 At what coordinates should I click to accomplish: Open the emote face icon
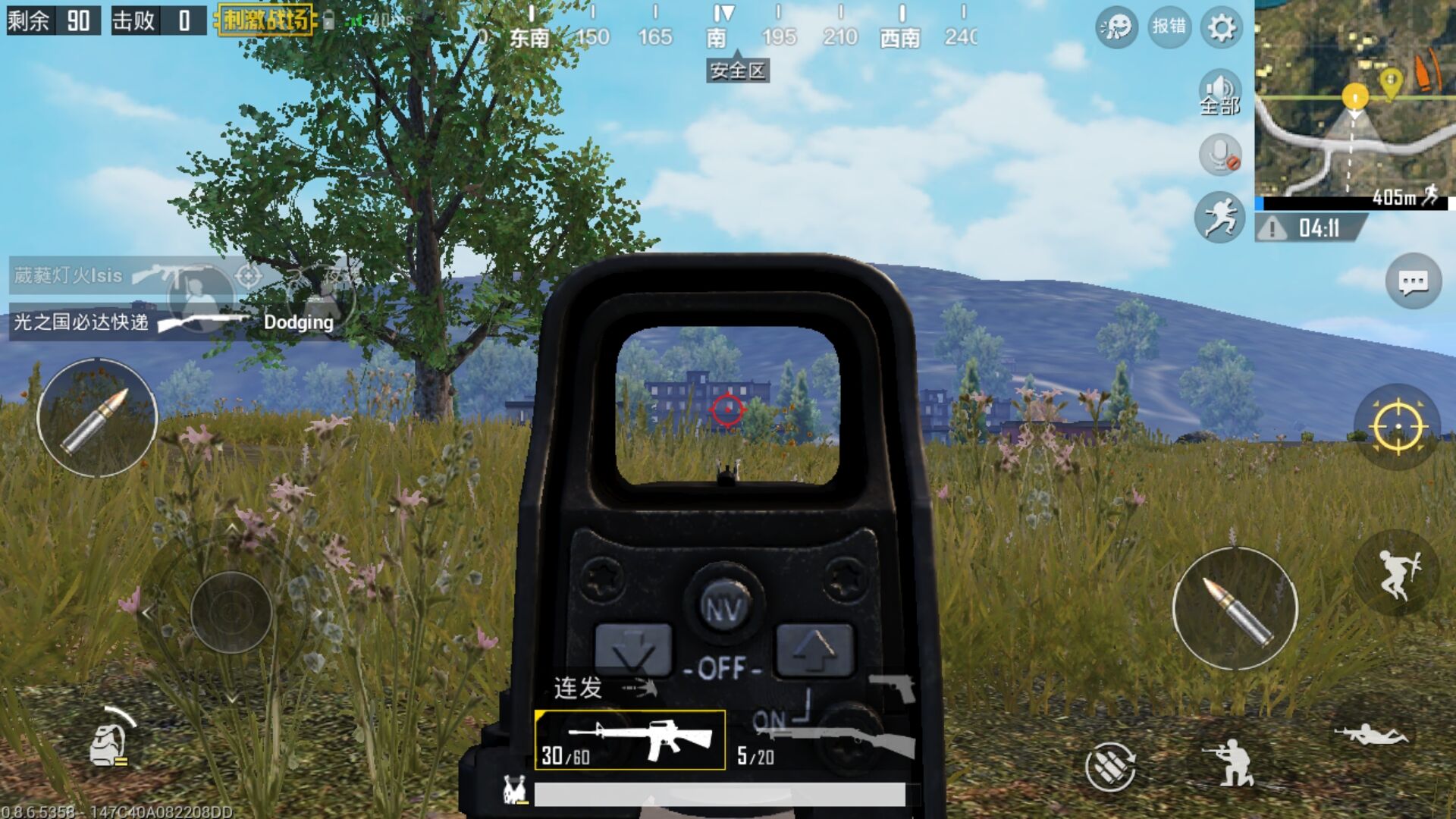click(x=1116, y=28)
